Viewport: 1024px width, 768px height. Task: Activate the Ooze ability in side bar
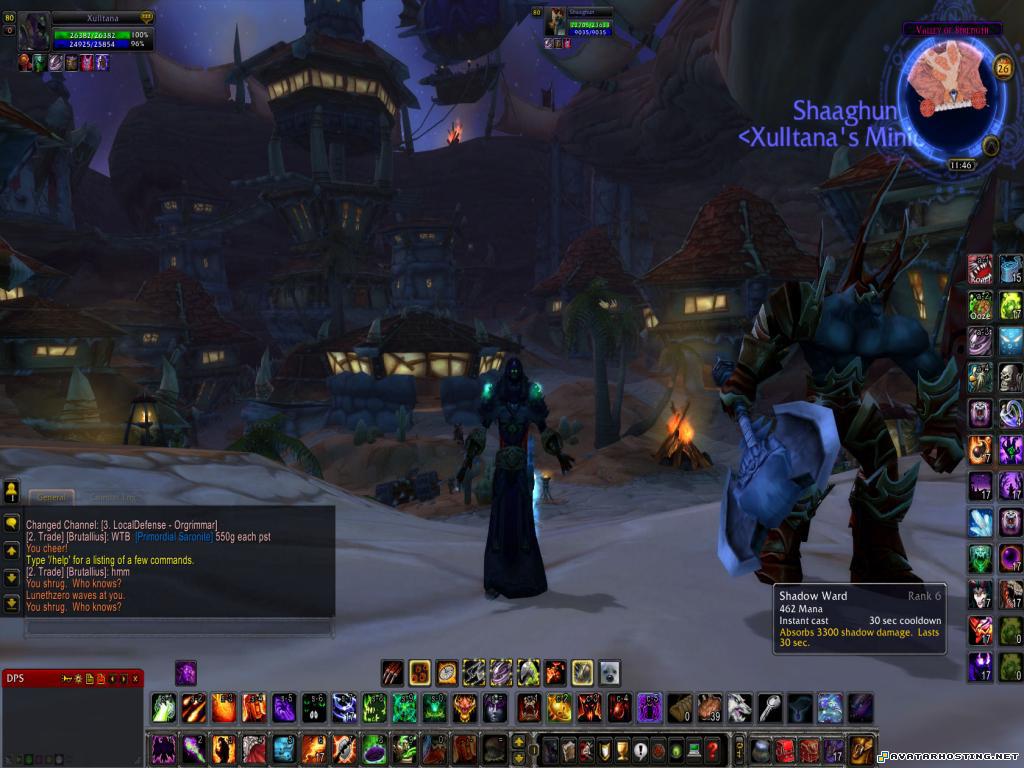coord(980,305)
